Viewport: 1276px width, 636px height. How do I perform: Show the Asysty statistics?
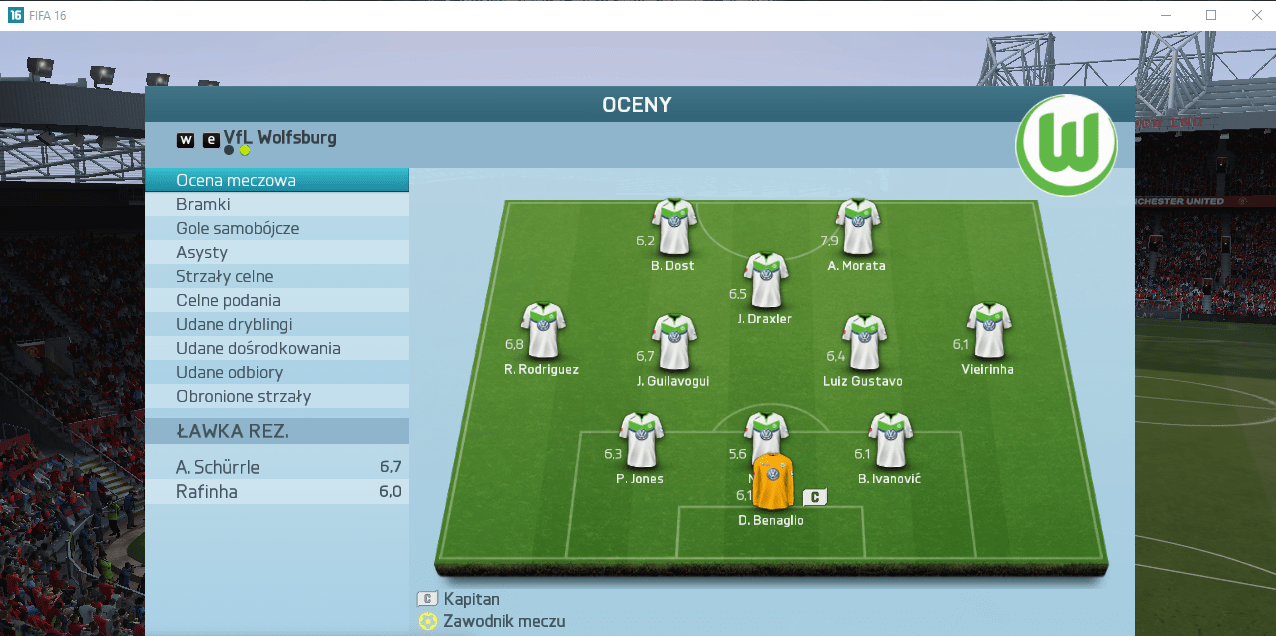click(x=277, y=253)
